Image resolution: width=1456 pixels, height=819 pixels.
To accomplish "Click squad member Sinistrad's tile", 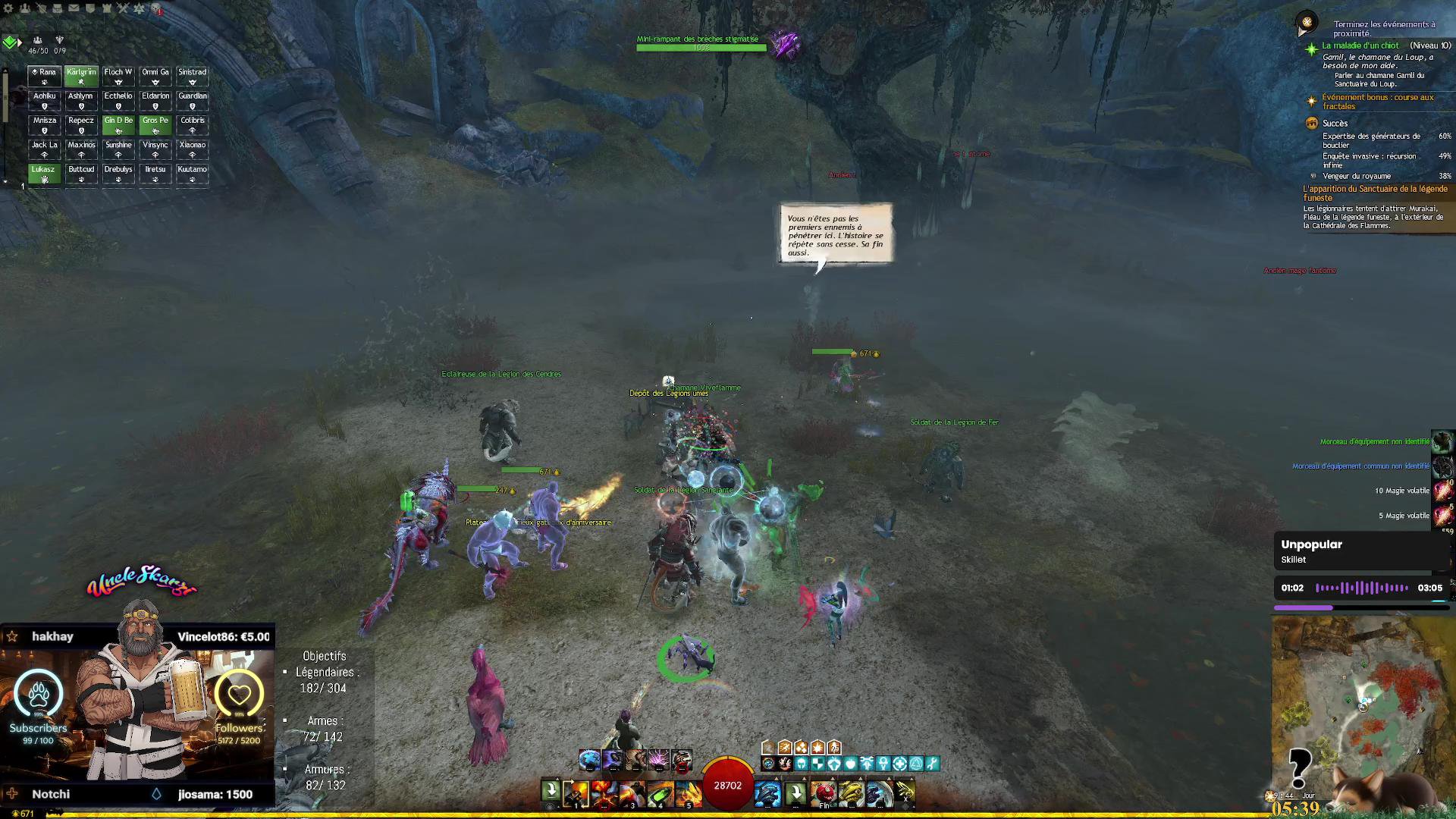I will pos(192,76).
